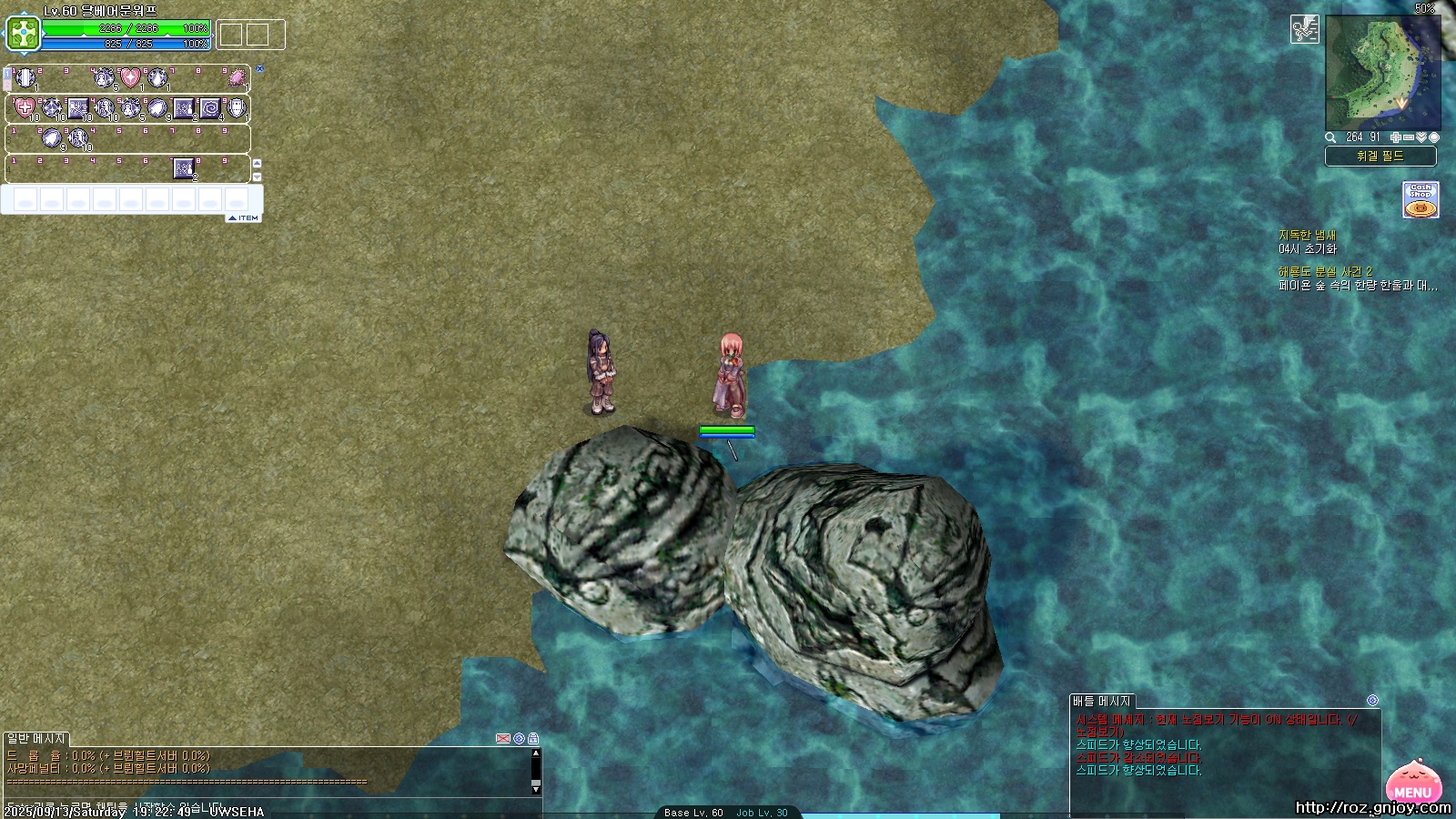Click the envelope icon on the chat window
This screenshot has width=1456, height=819.
point(502,738)
